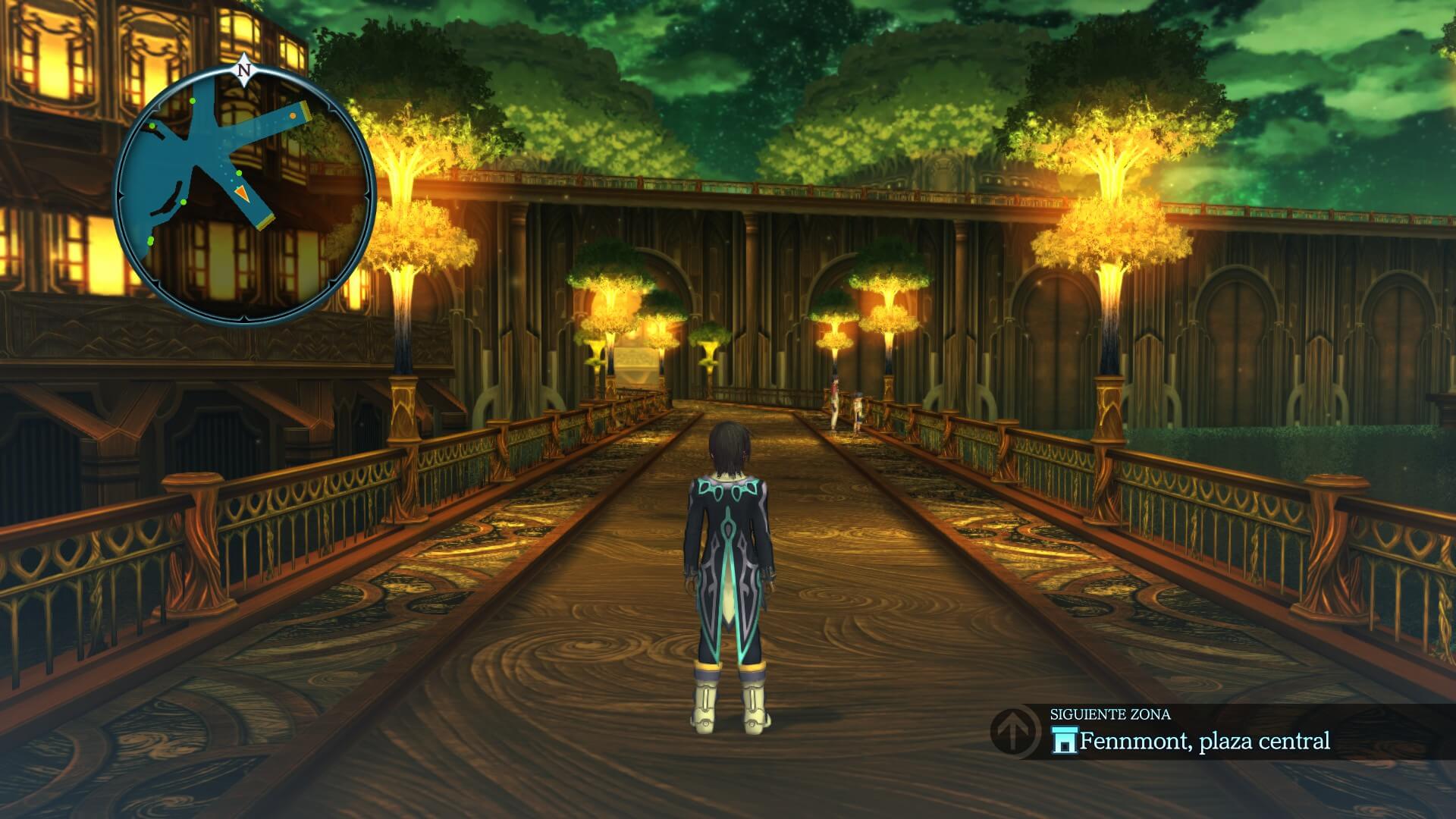1456x819 pixels.
Task: Select the green NPC dot at the minimap's top
Action: pyautogui.click(x=193, y=100)
